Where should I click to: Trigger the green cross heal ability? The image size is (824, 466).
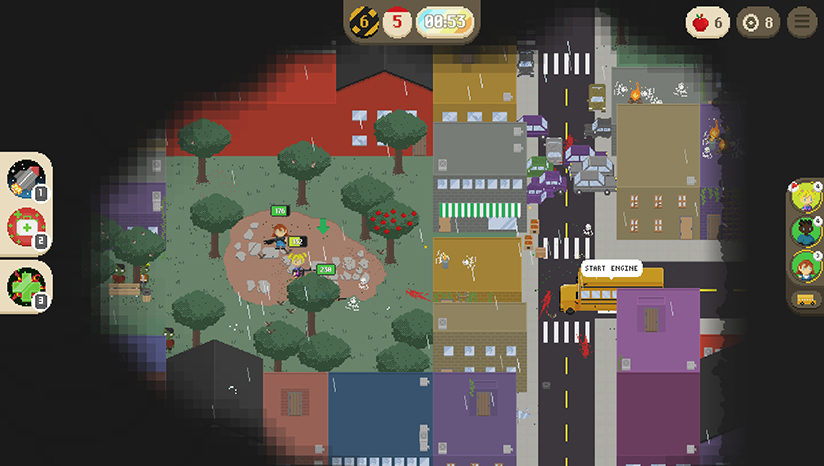(25, 285)
